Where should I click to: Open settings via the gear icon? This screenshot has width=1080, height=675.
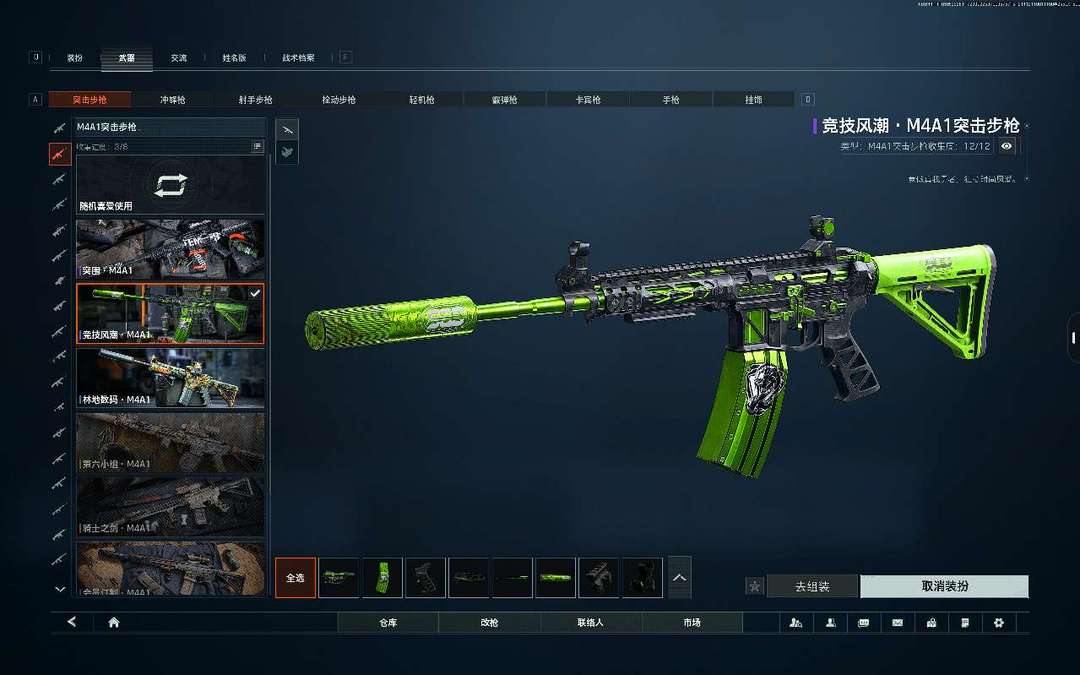click(x=998, y=622)
